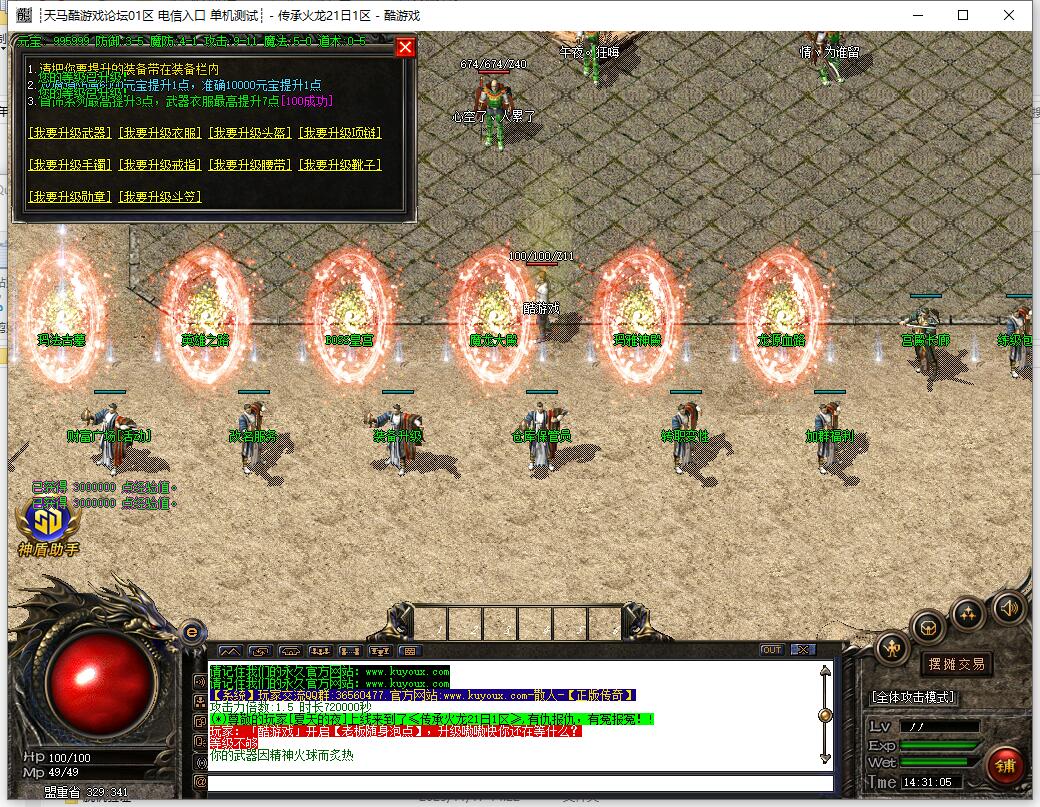Choose 我要升级项链 upgrade link
This screenshot has height=807, width=1040.
click(x=340, y=133)
